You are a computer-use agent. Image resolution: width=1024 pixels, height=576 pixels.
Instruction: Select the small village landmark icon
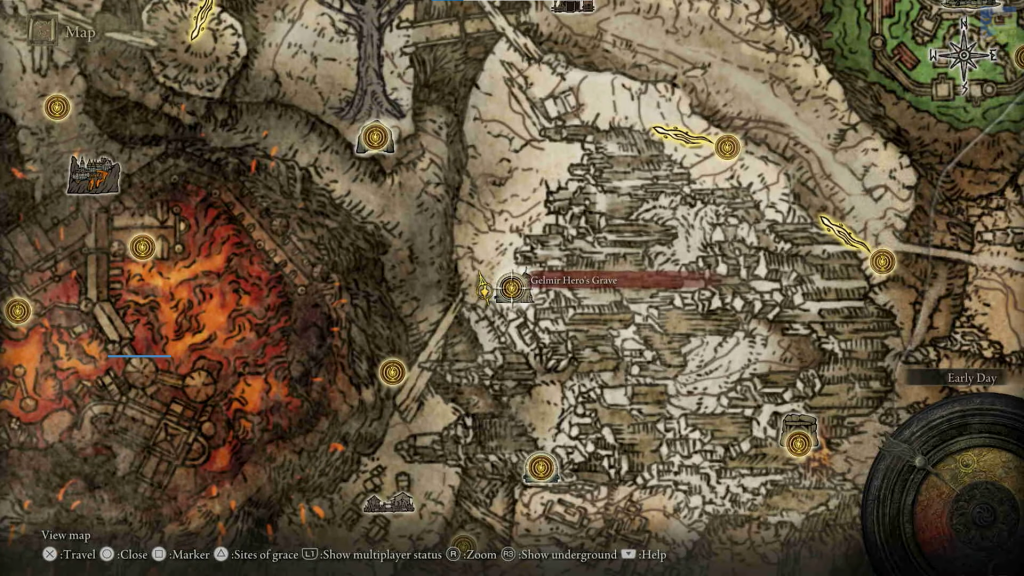coord(389,502)
